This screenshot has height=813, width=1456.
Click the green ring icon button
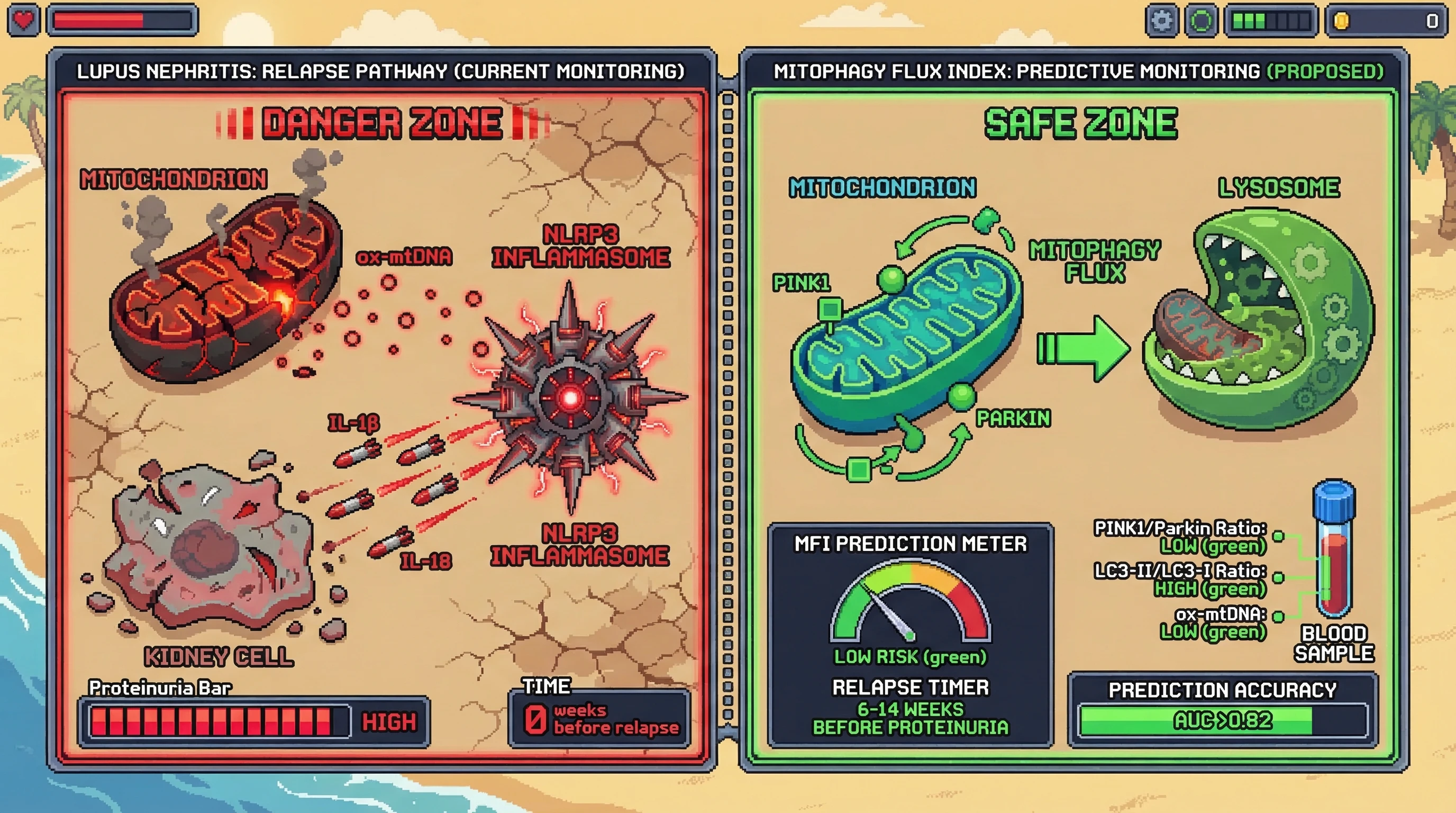pyautogui.click(x=1200, y=21)
